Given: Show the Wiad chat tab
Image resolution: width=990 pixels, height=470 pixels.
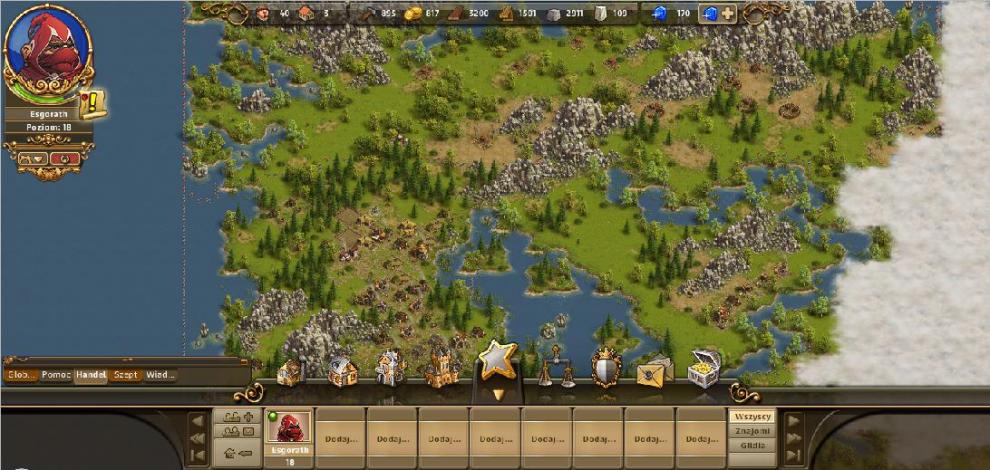Looking at the screenshot, I should pyautogui.click(x=160, y=375).
